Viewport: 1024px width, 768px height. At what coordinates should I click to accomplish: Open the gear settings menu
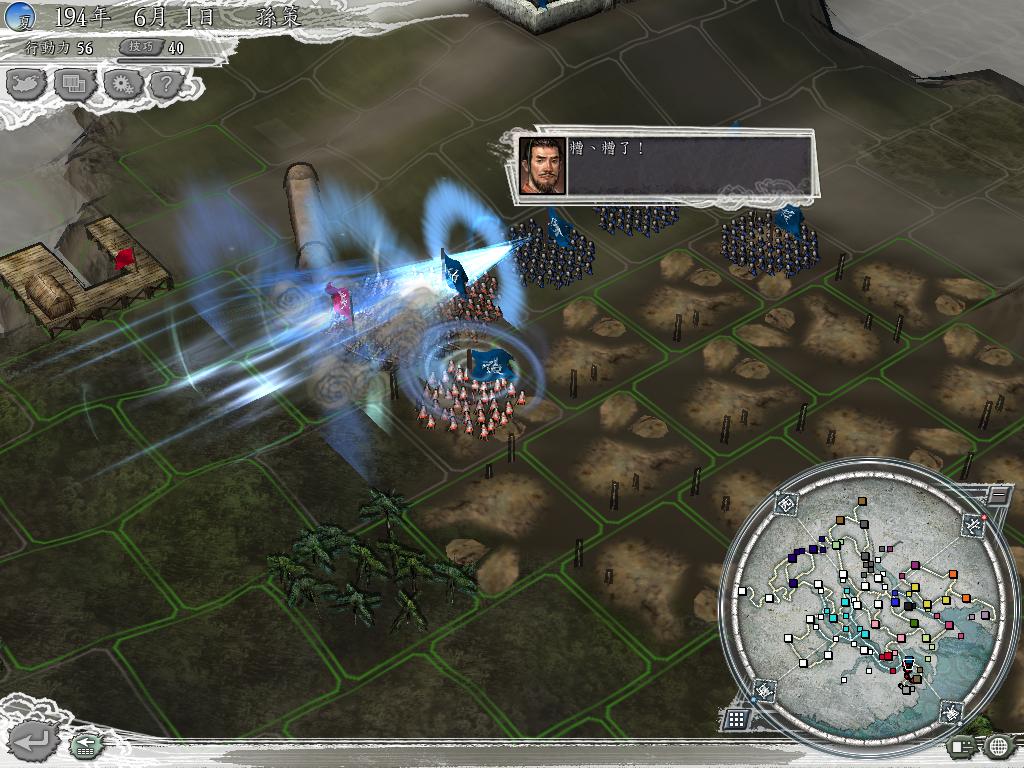pos(121,85)
